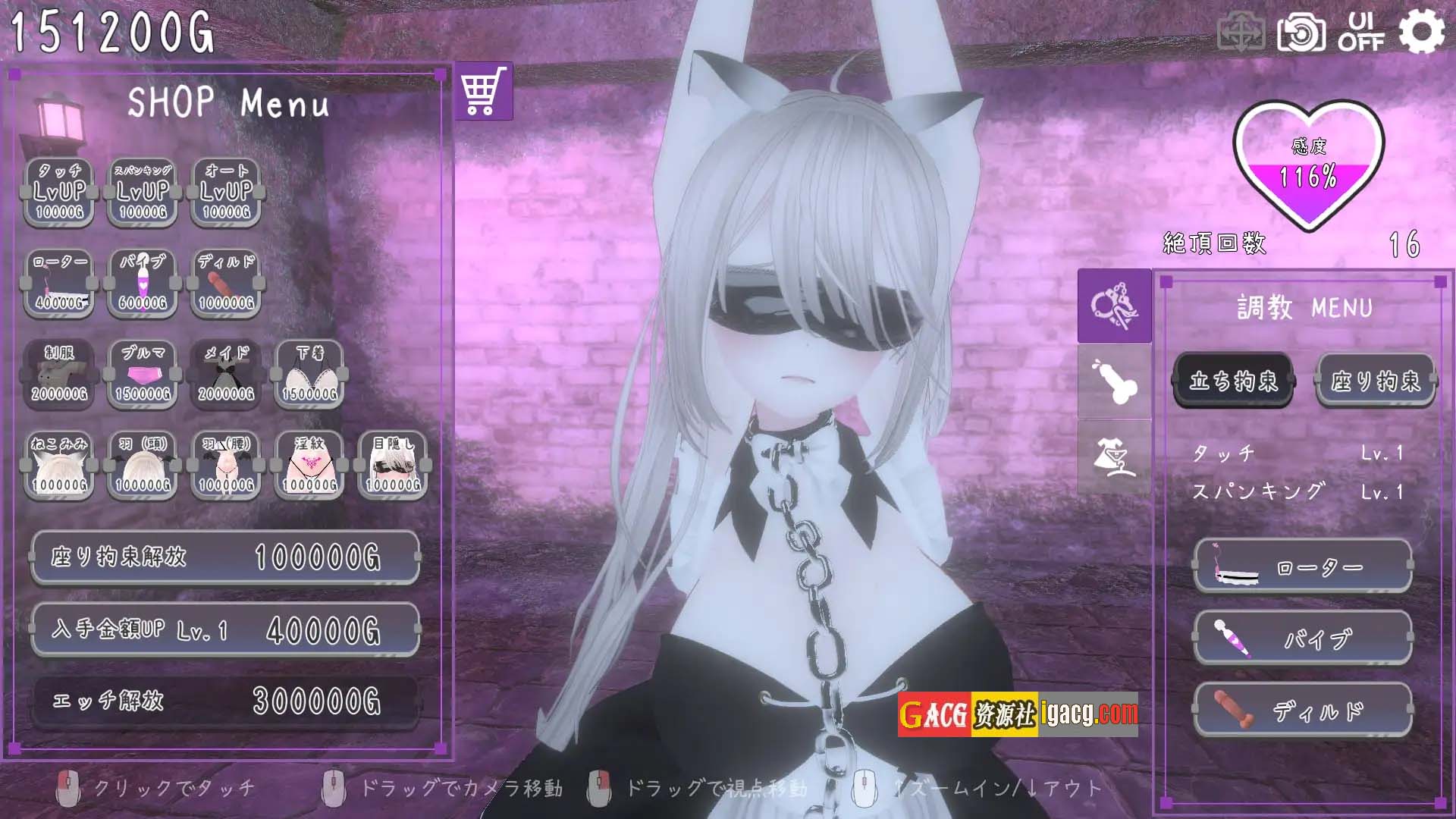Toggle the UI OFF button
This screenshot has height=819, width=1456.
pos(1361,33)
